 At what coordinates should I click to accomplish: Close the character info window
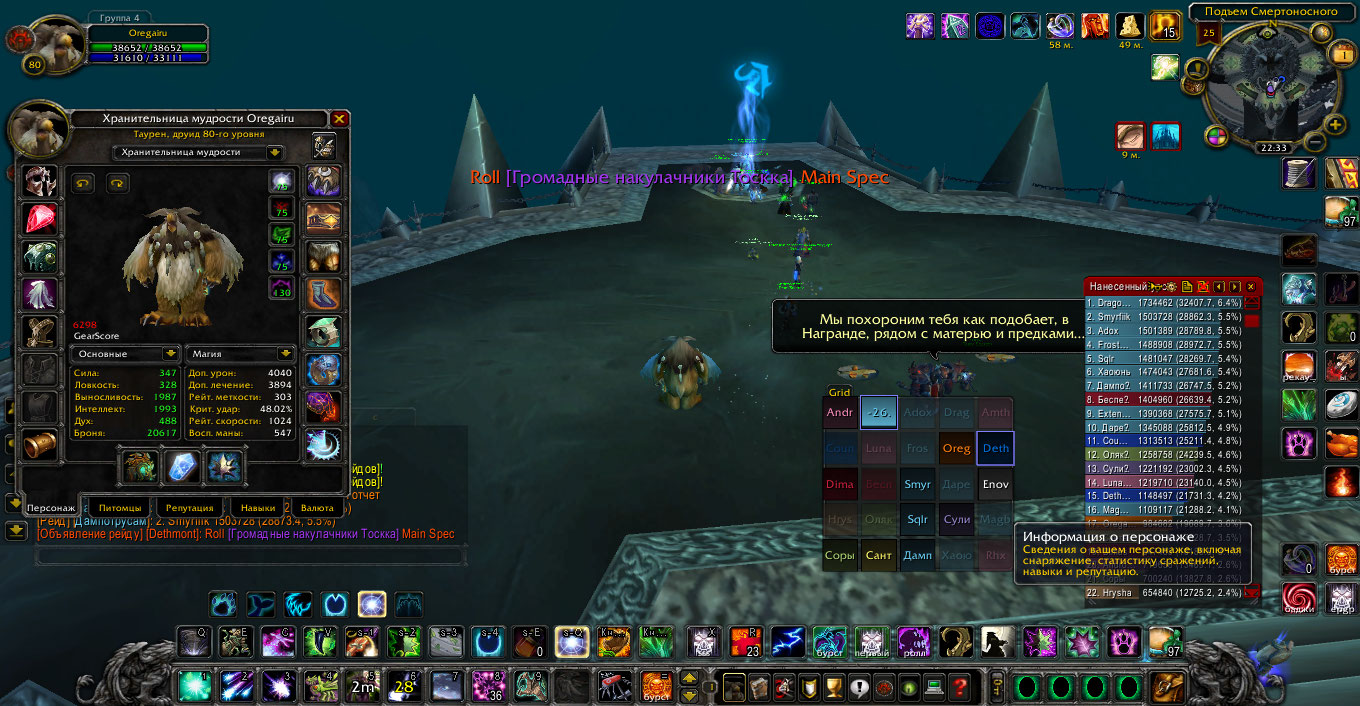[x=340, y=119]
